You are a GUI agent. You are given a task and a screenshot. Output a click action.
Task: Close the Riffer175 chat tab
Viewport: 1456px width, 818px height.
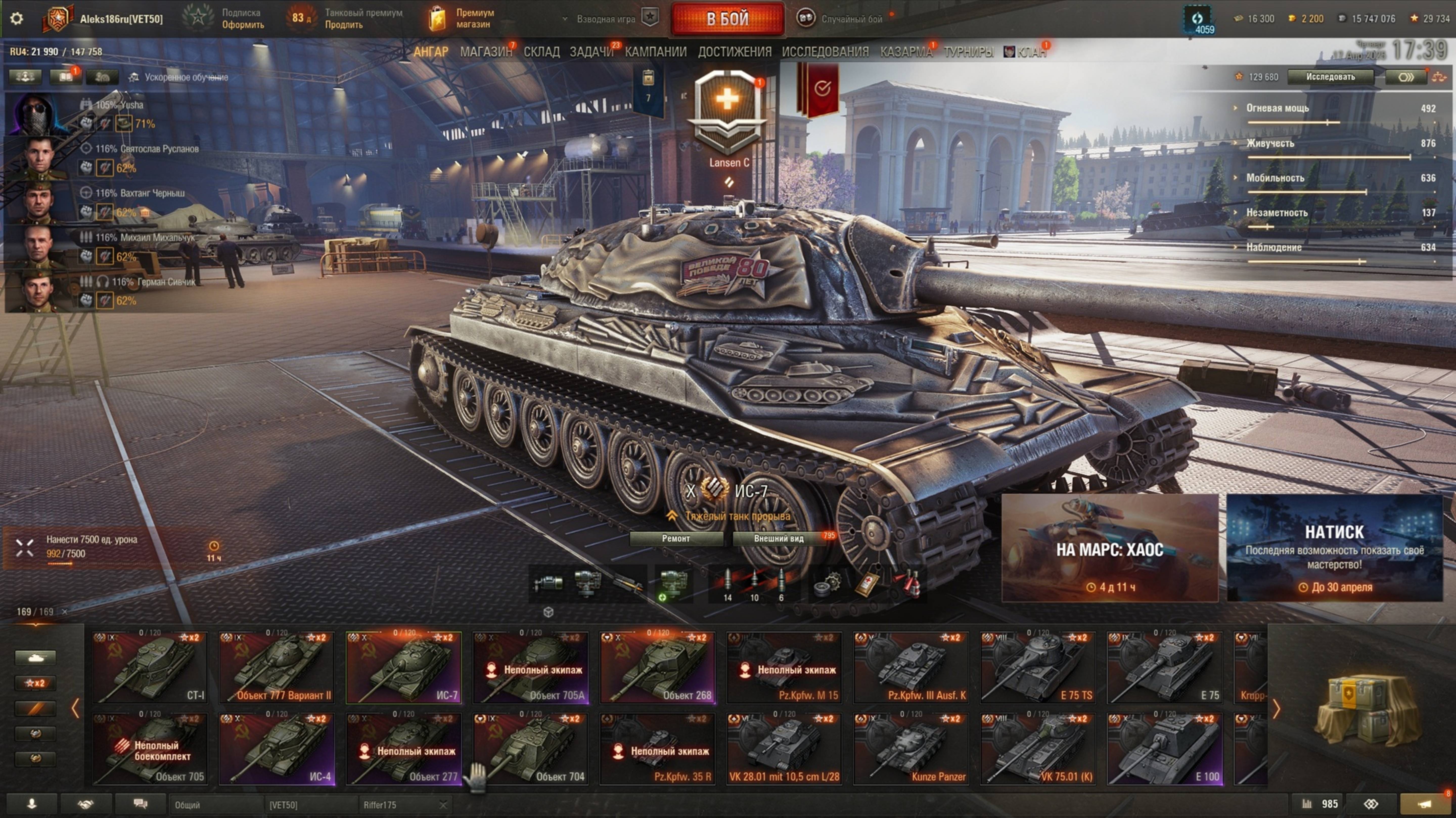443,804
